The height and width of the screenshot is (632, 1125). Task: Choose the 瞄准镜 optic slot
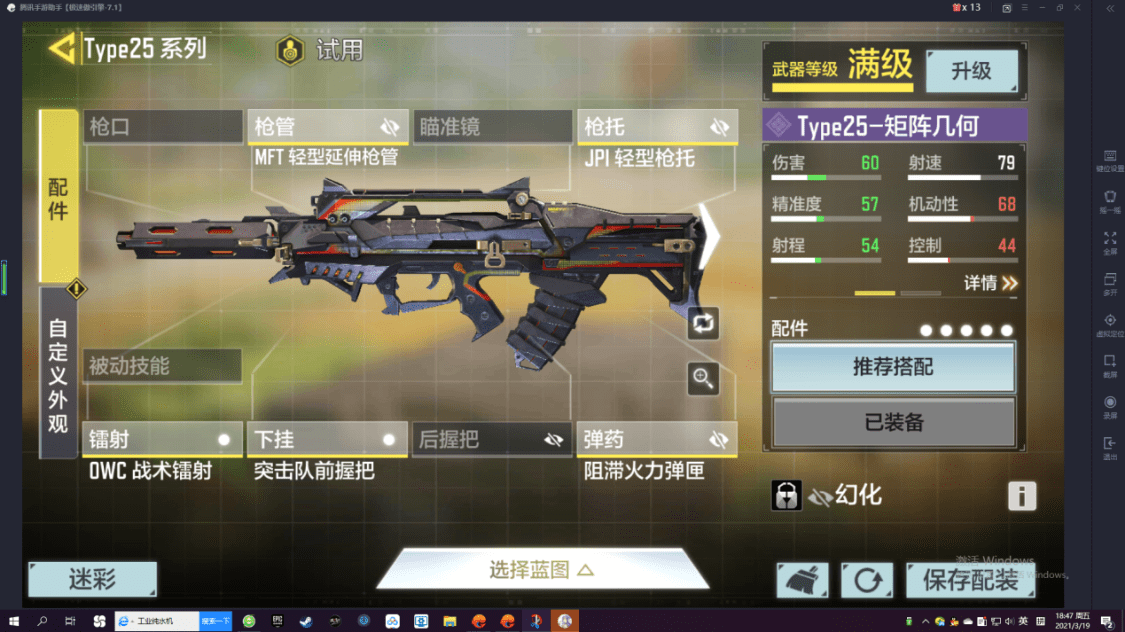tap(492, 127)
